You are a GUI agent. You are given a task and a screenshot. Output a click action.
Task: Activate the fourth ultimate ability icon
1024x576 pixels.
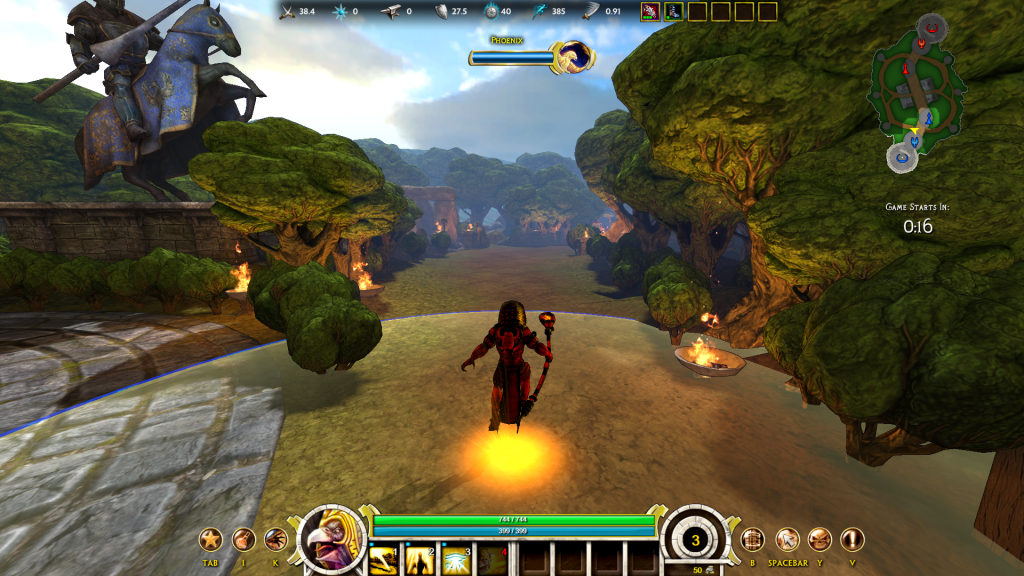(x=492, y=558)
